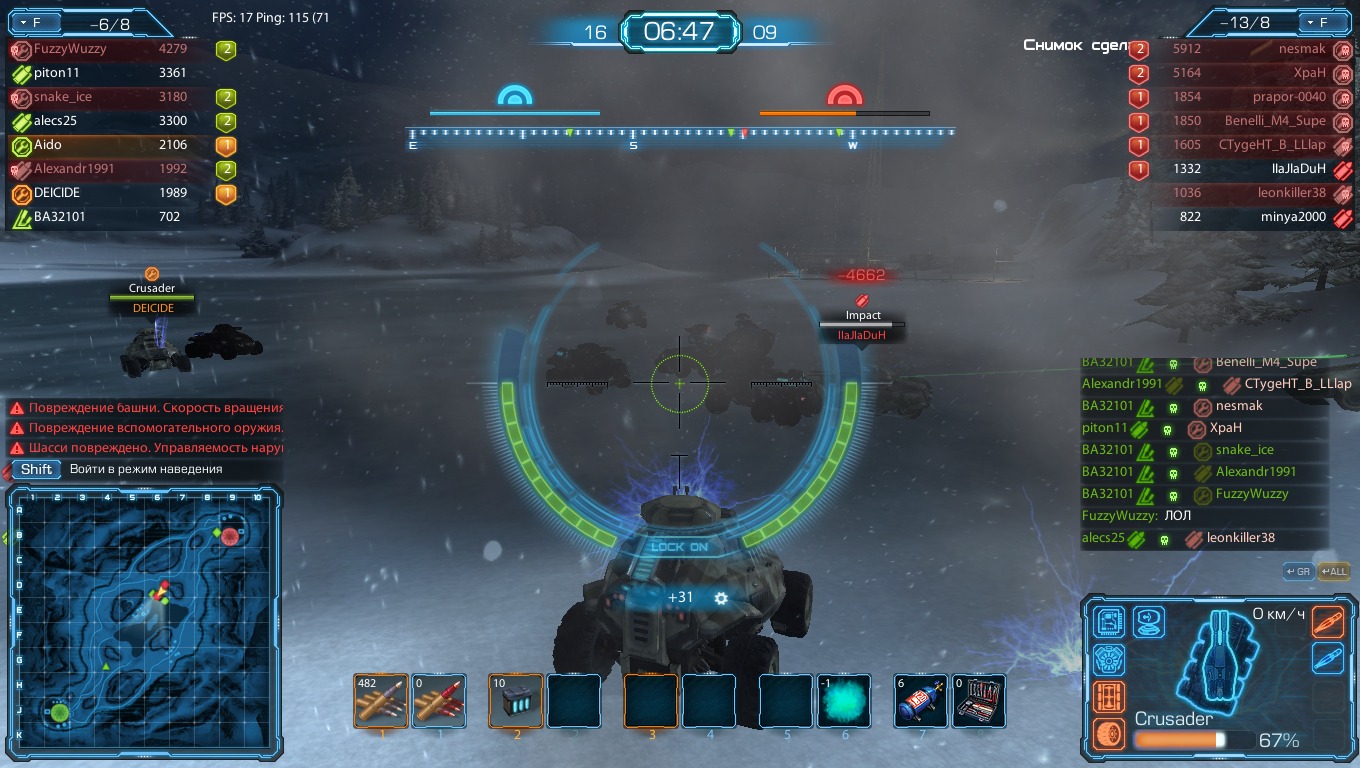Activate the battery pack consumable slot
The width and height of the screenshot is (1360, 768).
pos(516,701)
